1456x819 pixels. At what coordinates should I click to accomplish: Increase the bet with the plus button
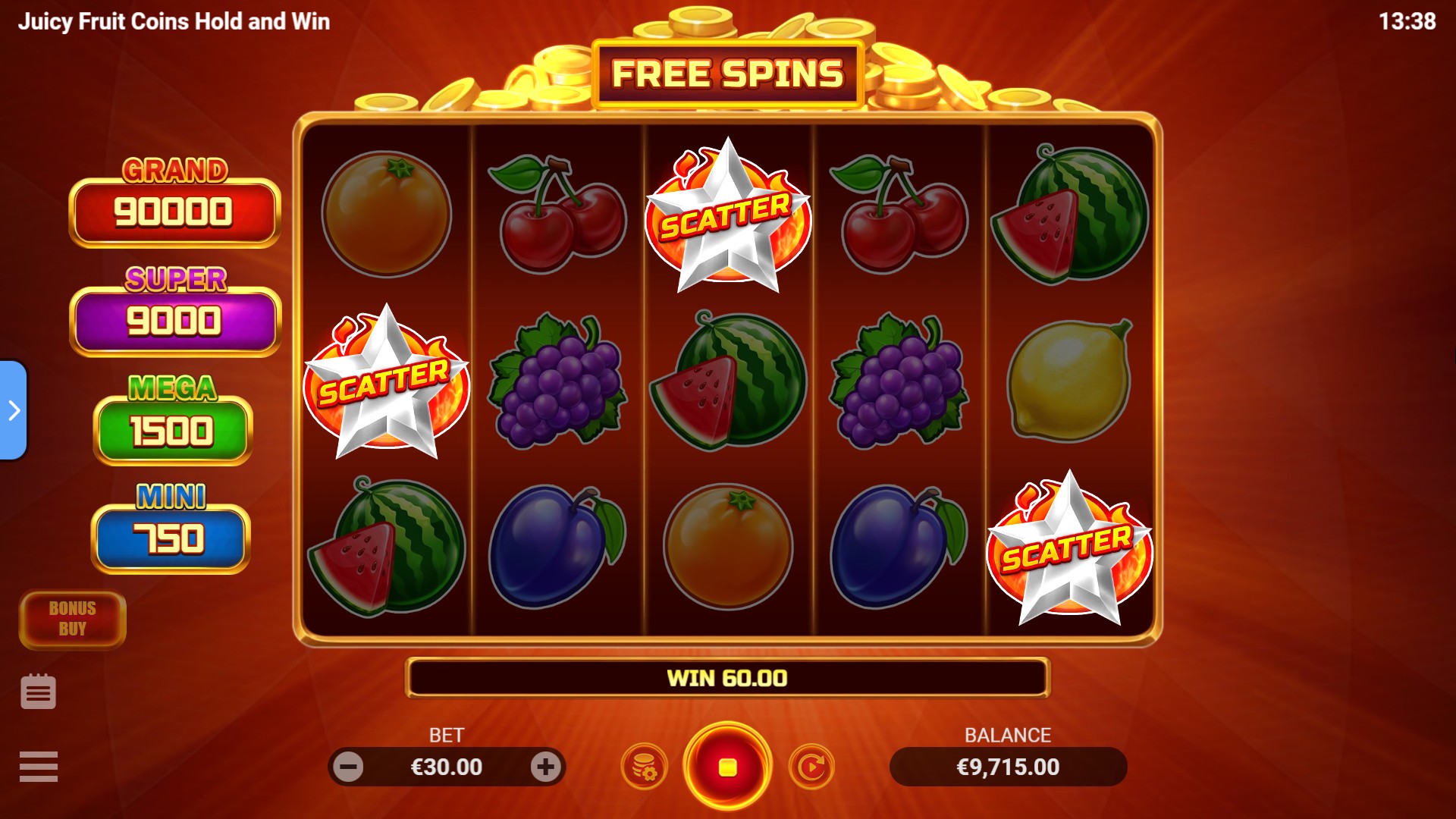coord(545,767)
